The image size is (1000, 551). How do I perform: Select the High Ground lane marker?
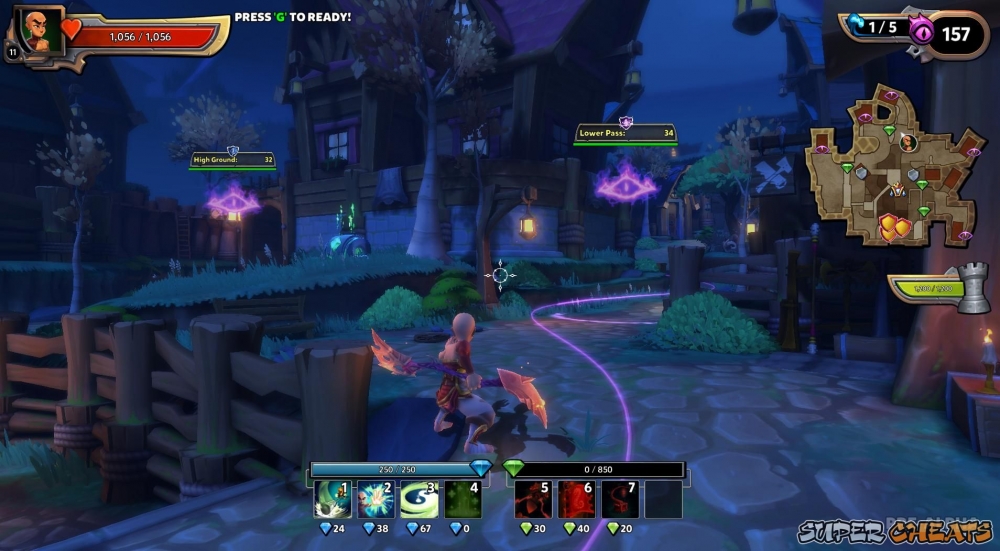pos(233,159)
